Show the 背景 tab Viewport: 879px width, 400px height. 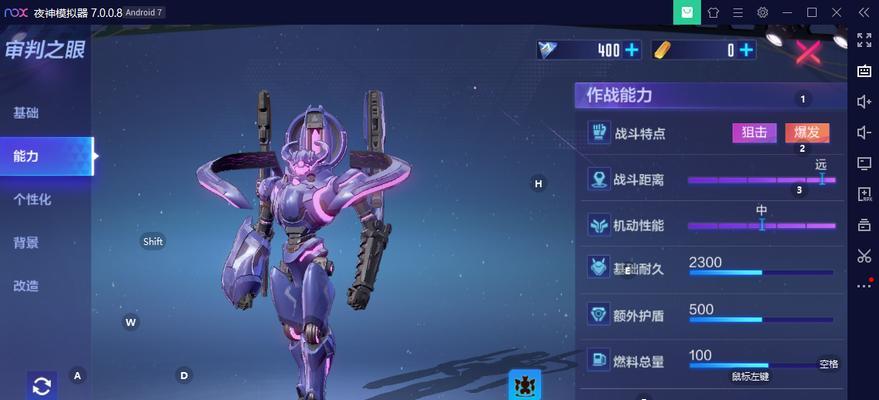coord(27,242)
